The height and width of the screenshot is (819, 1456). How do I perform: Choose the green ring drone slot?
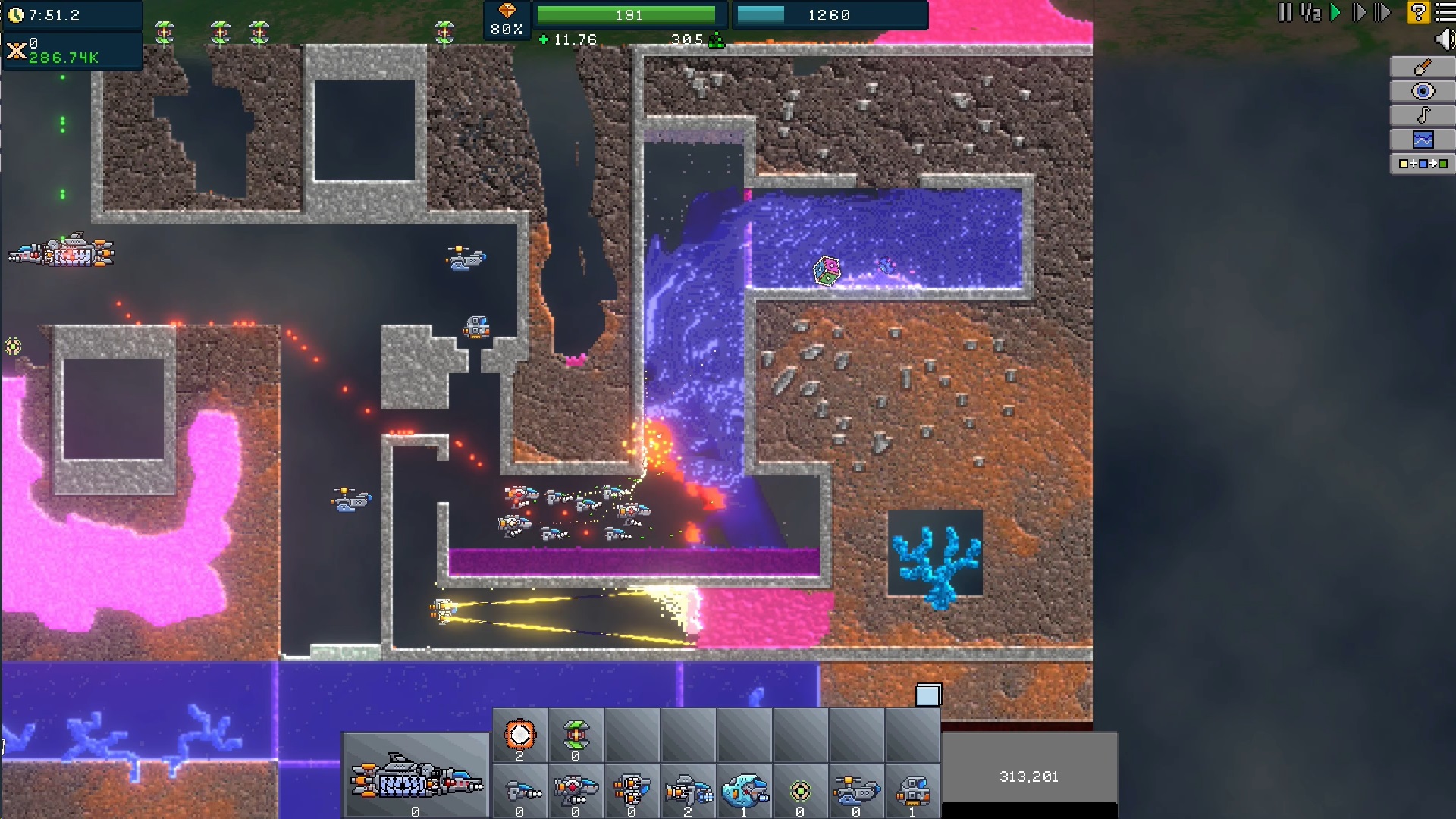(800, 792)
